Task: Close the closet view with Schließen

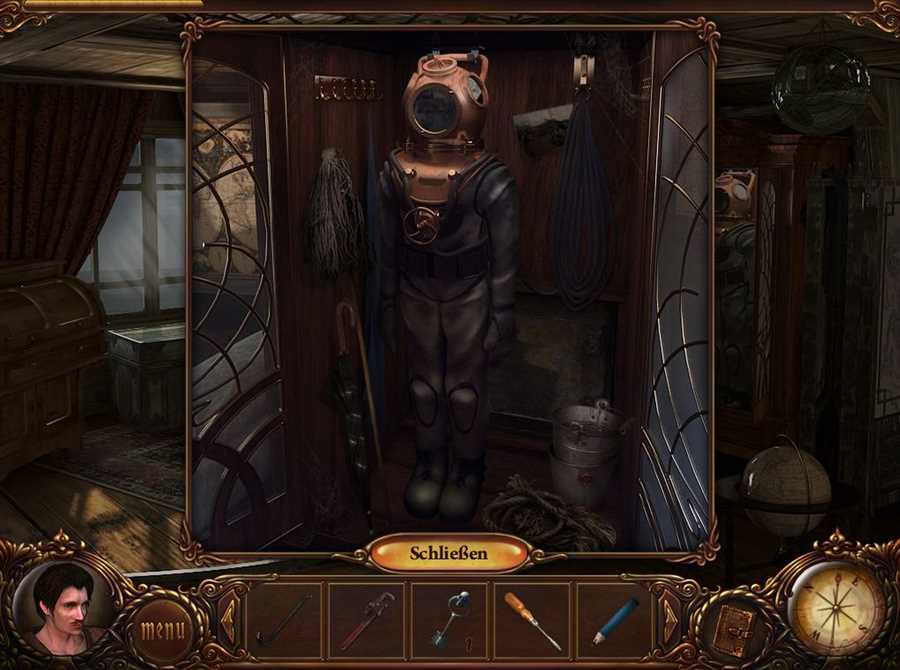Action: 449,553
